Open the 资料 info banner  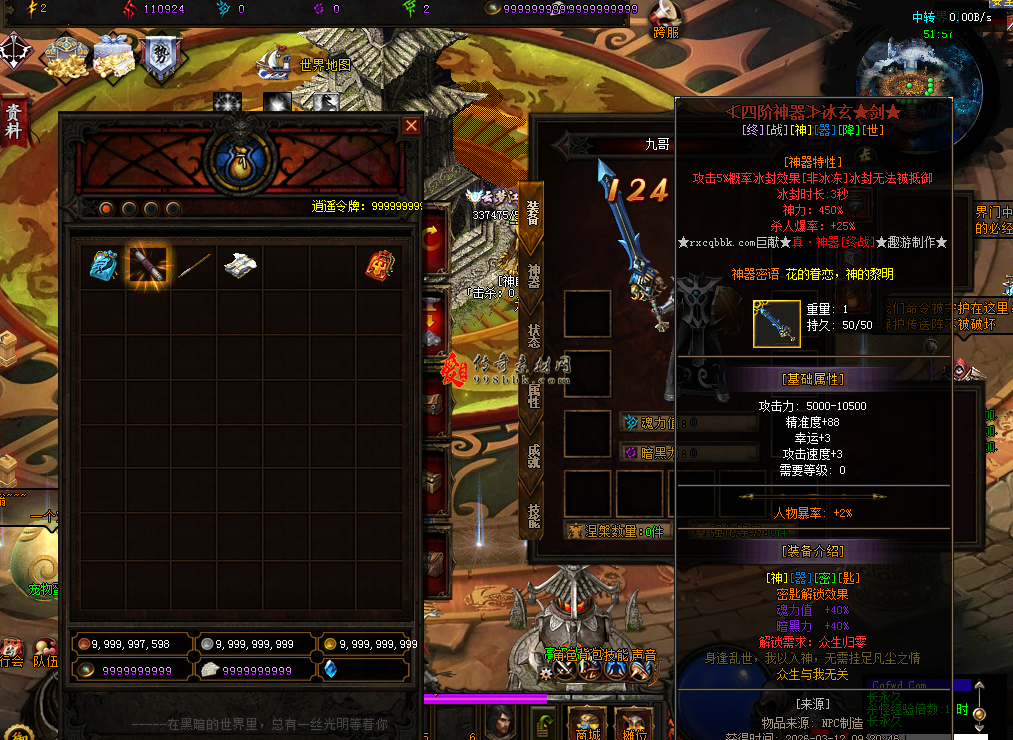(14, 121)
